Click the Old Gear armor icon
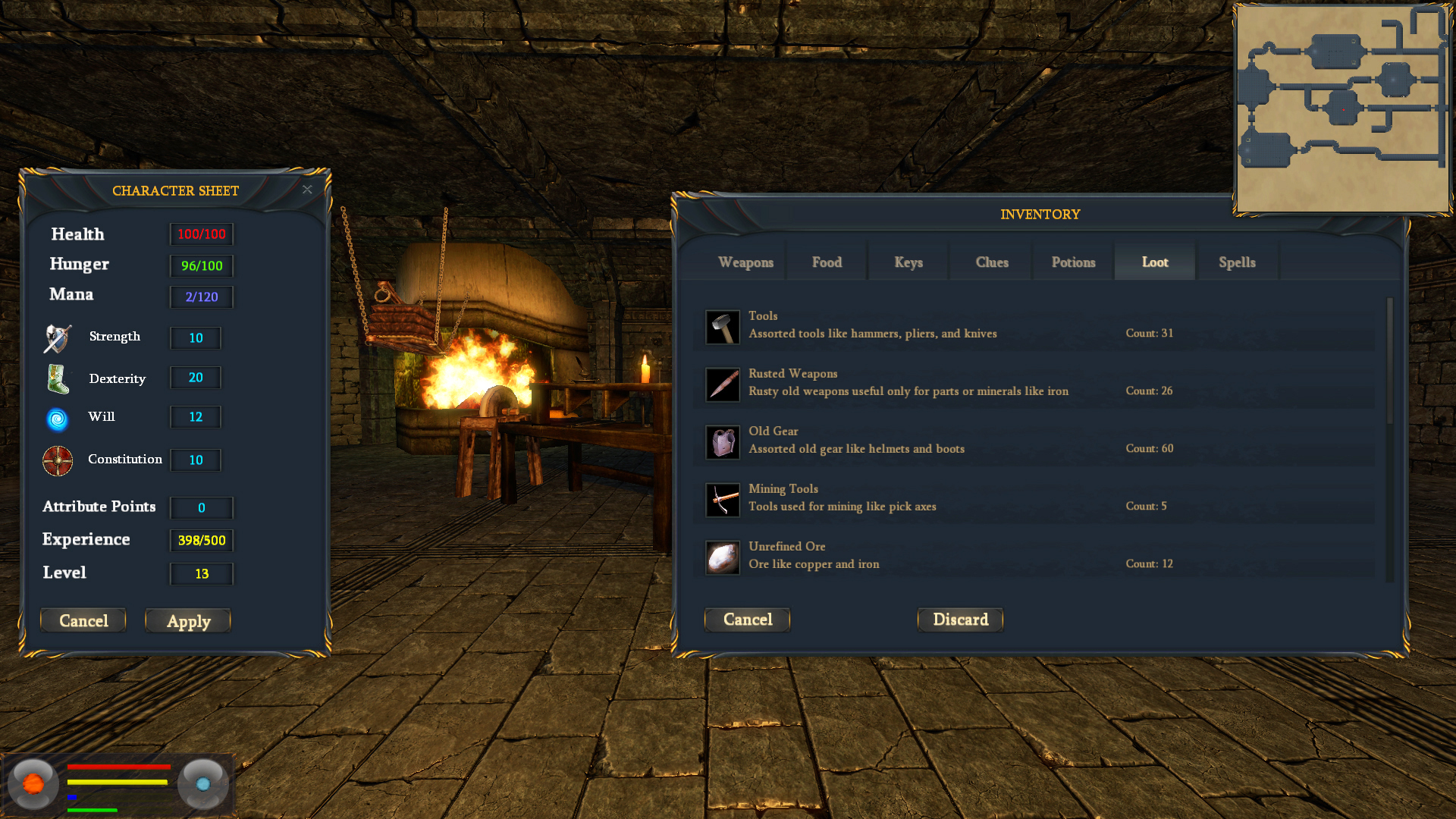 [722, 442]
